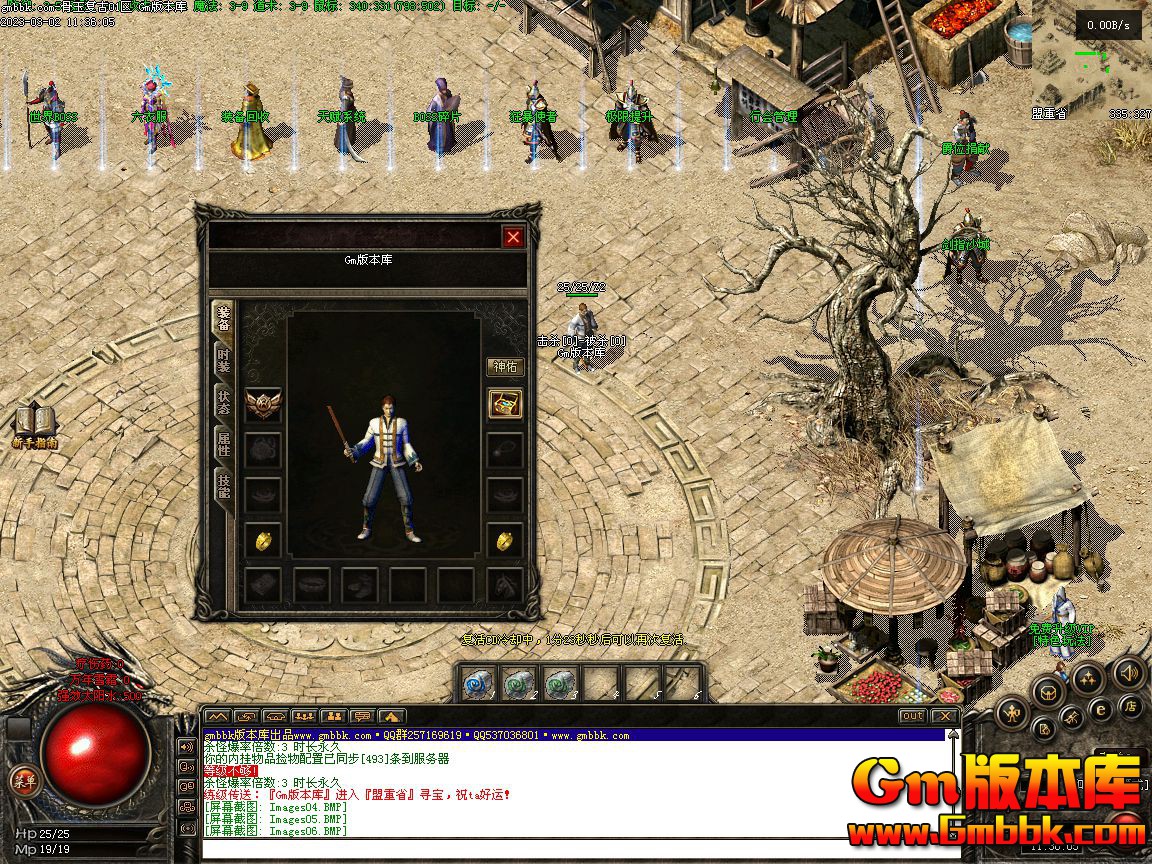
Task: Toggle sound with the speaker icon
Action: pyautogui.click(x=1130, y=672)
